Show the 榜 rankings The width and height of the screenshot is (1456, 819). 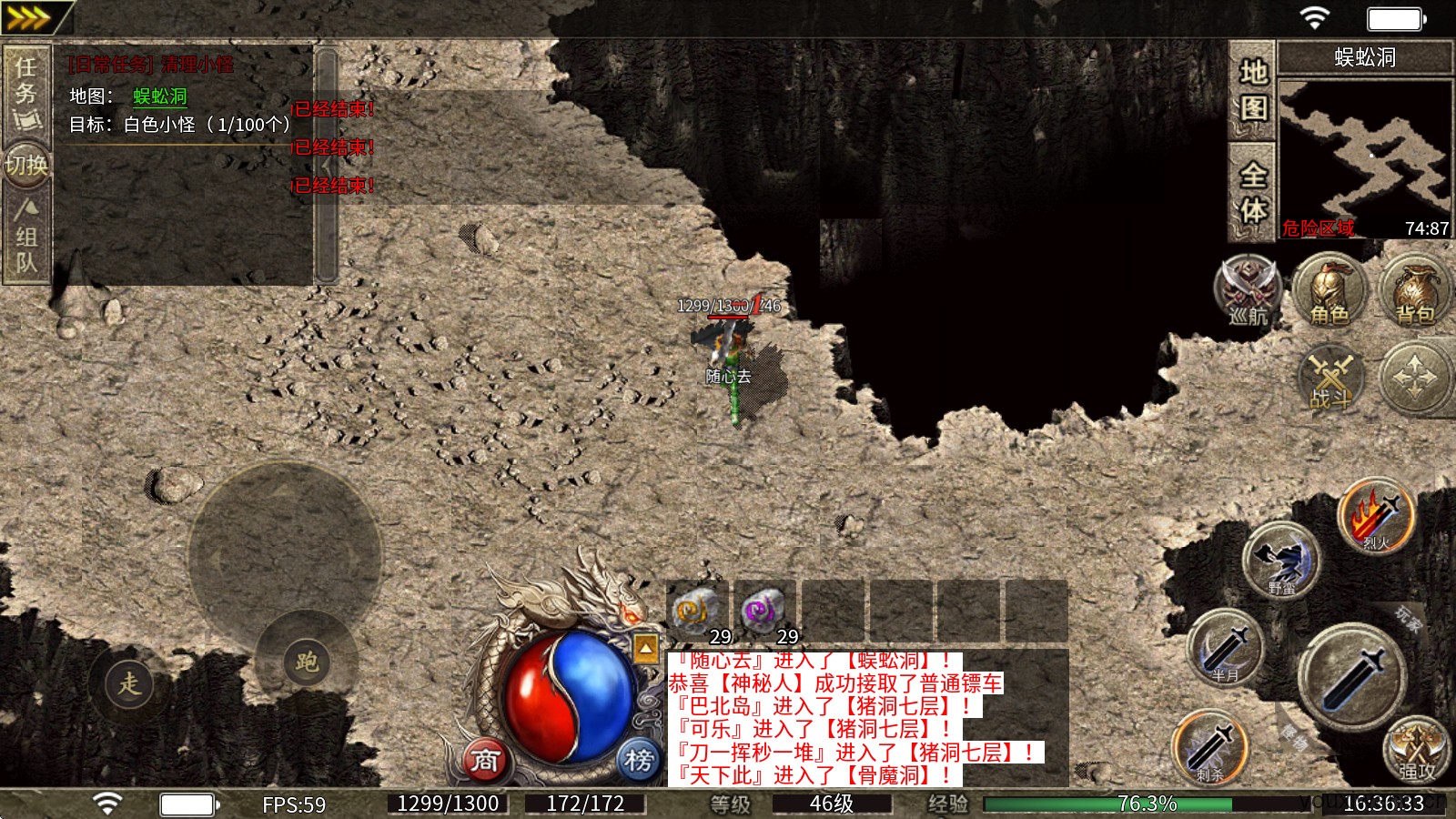pos(639,760)
